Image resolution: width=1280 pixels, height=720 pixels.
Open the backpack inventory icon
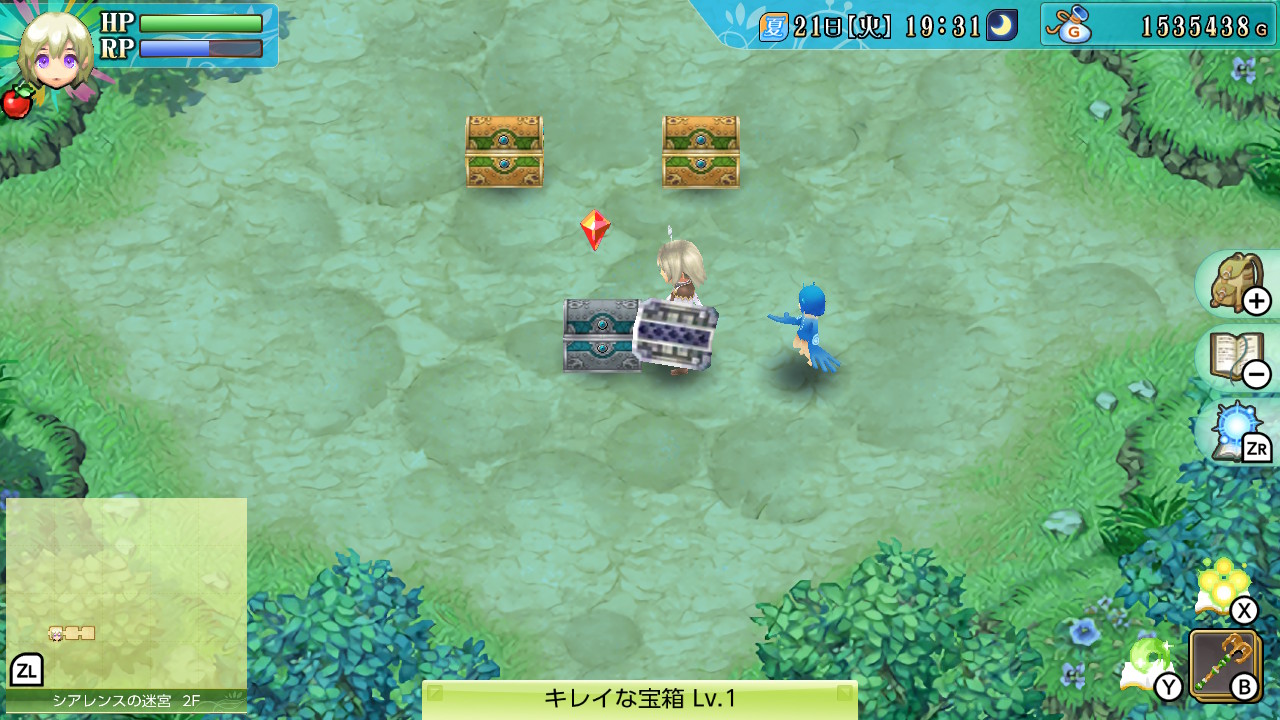[x=1236, y=284]
